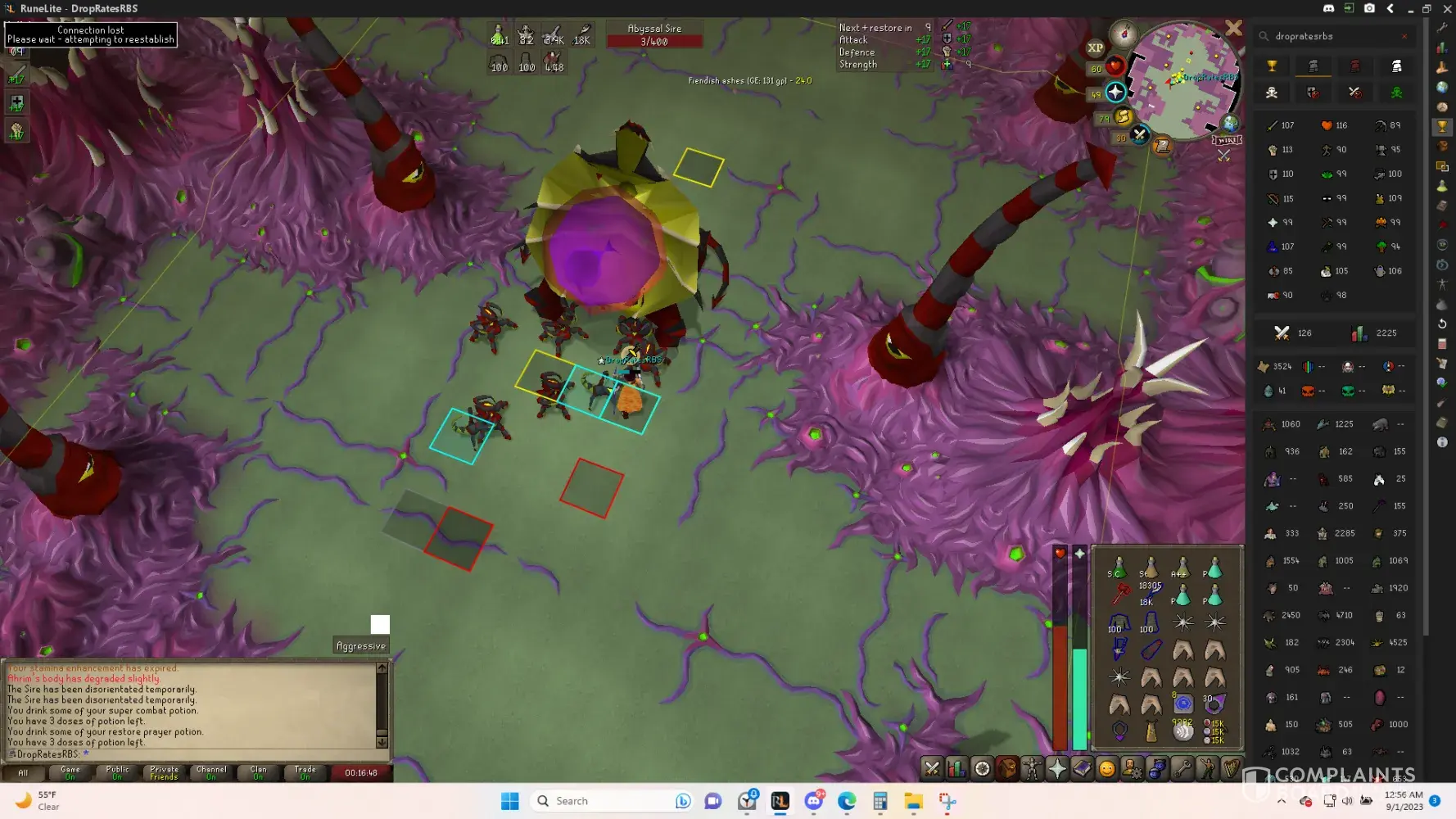Viewport: 1456px width, 819px height.
Task: Activate the special attack orb
Action: tap(1140, 135)
